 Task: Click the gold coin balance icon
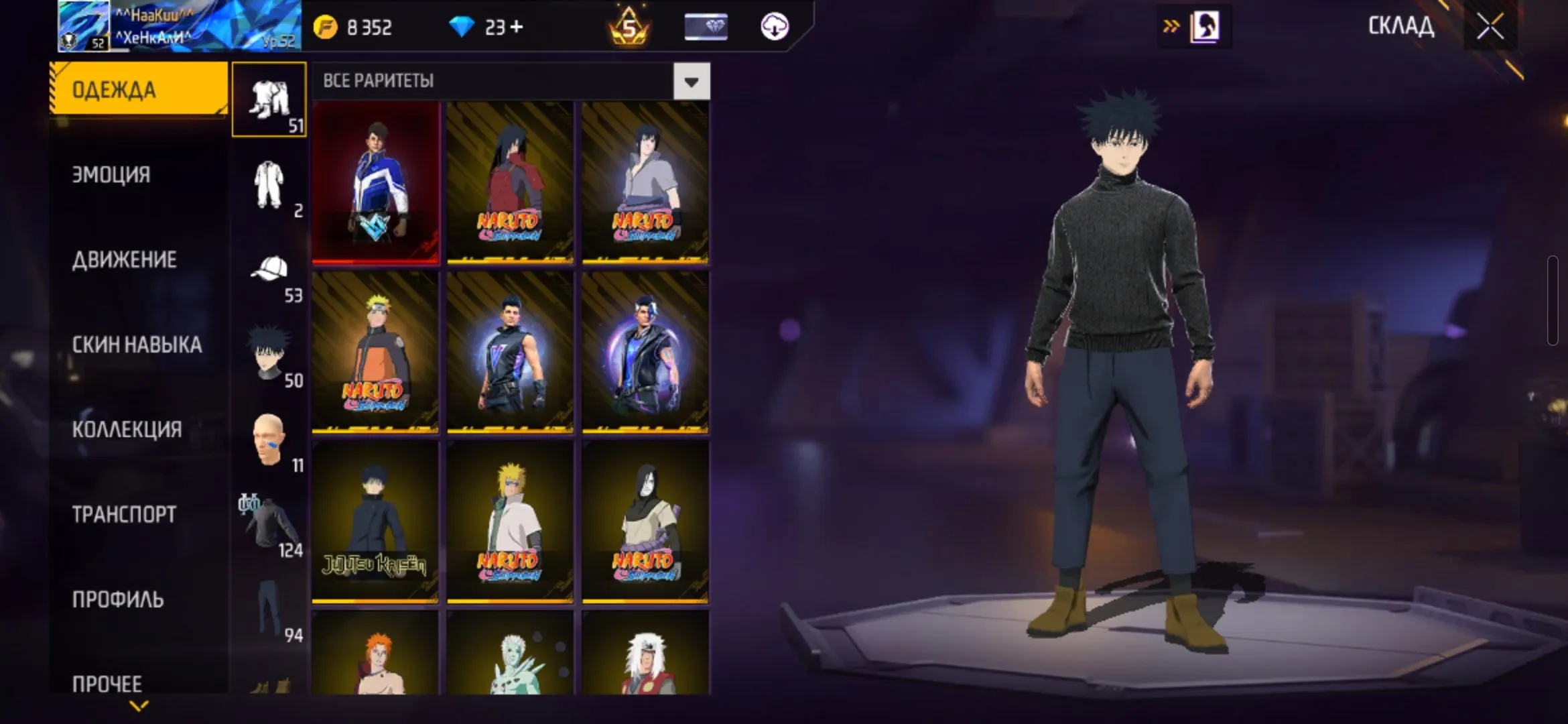[326, 27]
